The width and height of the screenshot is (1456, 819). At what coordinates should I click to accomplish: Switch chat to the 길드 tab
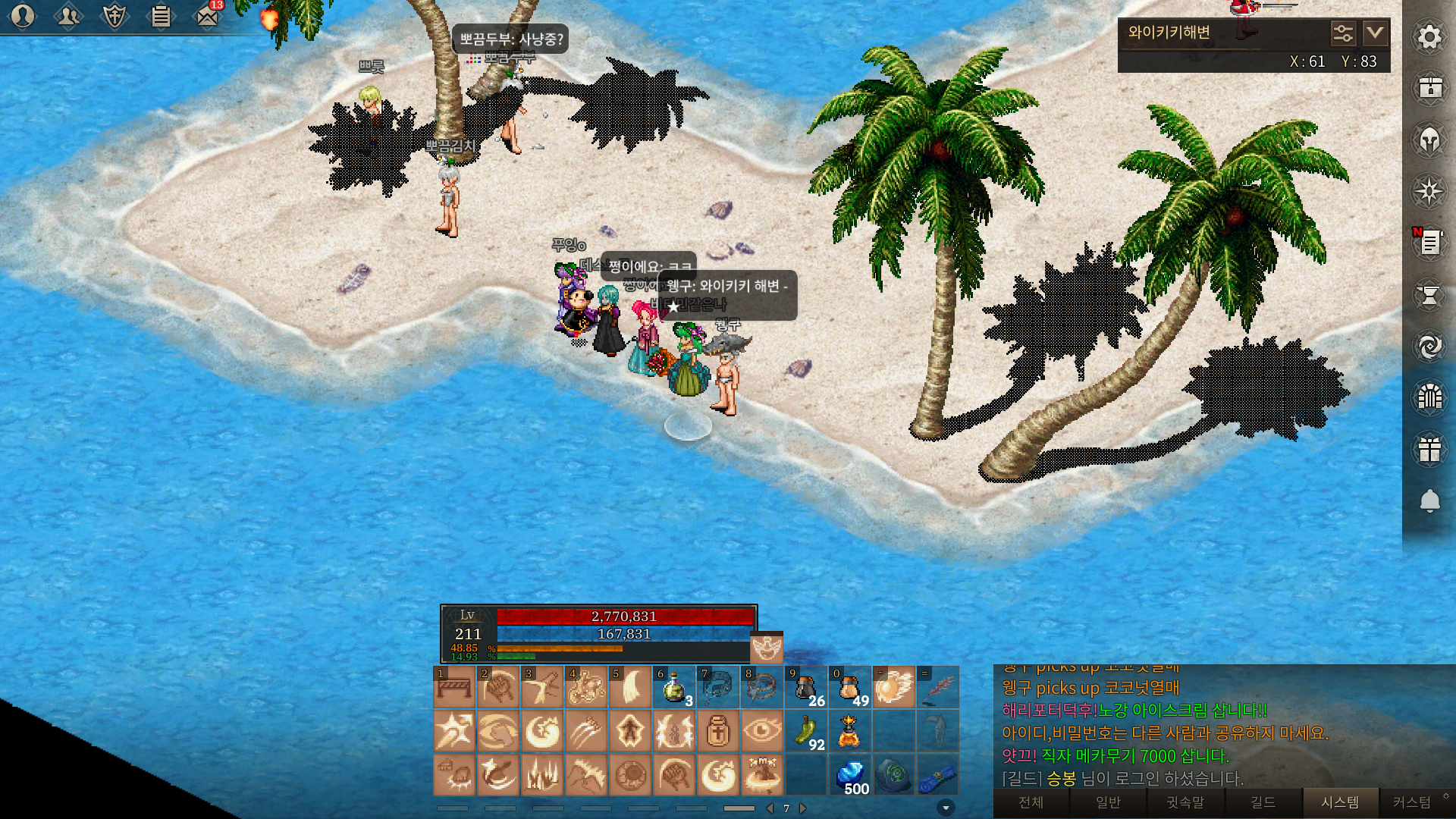click(x=1263, y=802)
